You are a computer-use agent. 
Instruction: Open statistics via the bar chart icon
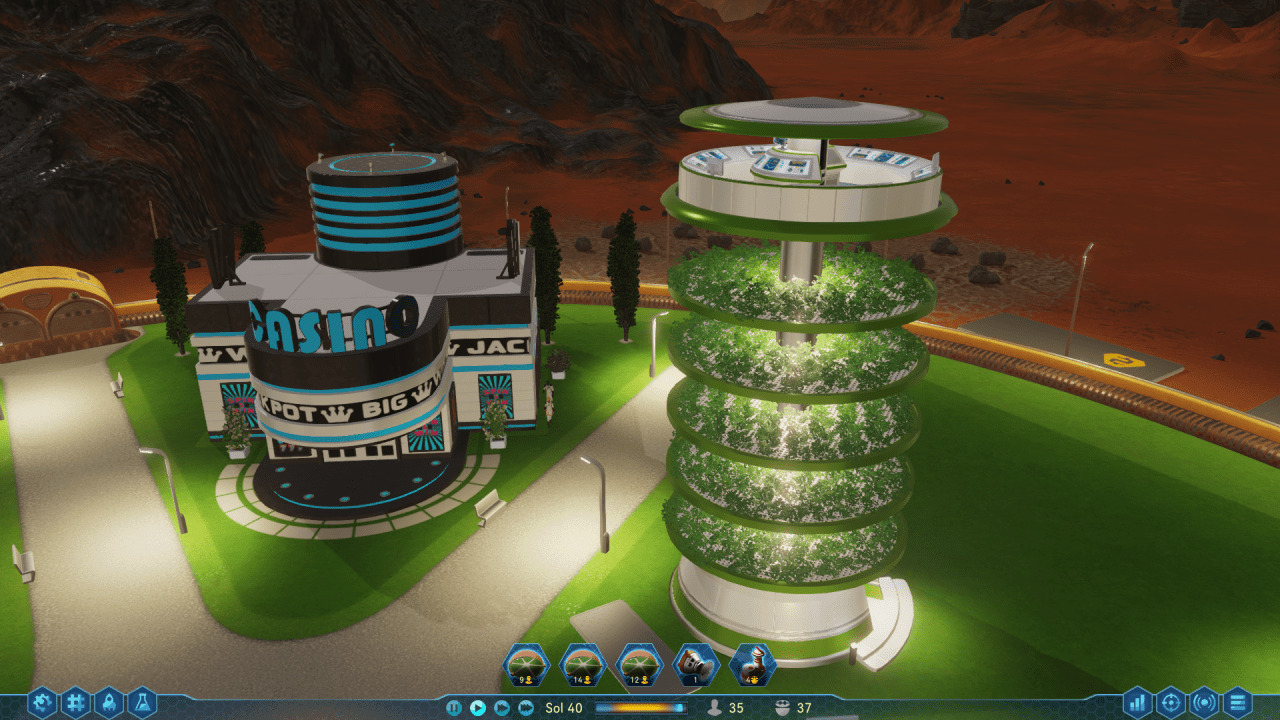(x=1136, y=702)
